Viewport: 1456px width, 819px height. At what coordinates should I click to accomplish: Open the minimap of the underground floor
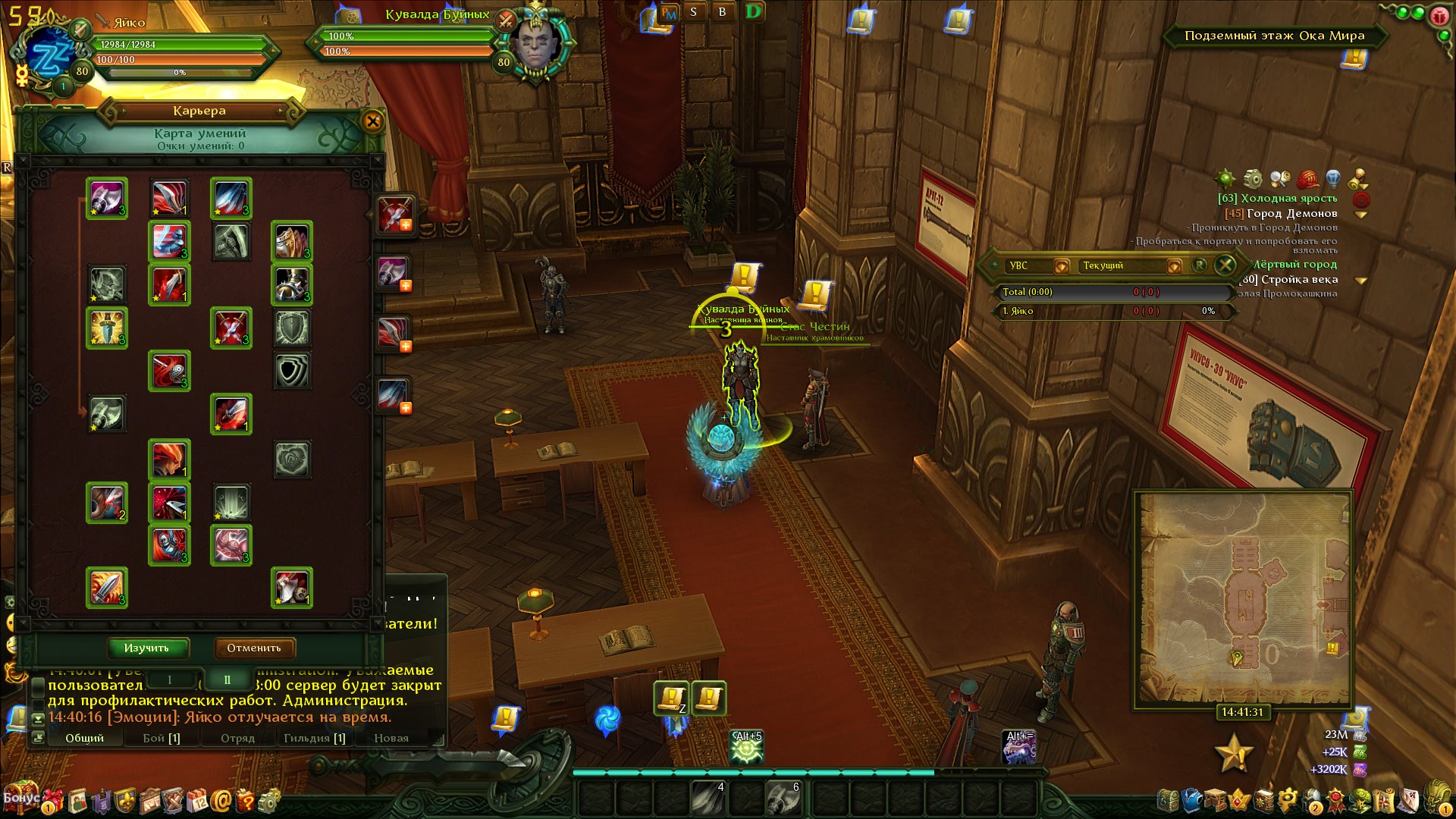[1242, 598]
